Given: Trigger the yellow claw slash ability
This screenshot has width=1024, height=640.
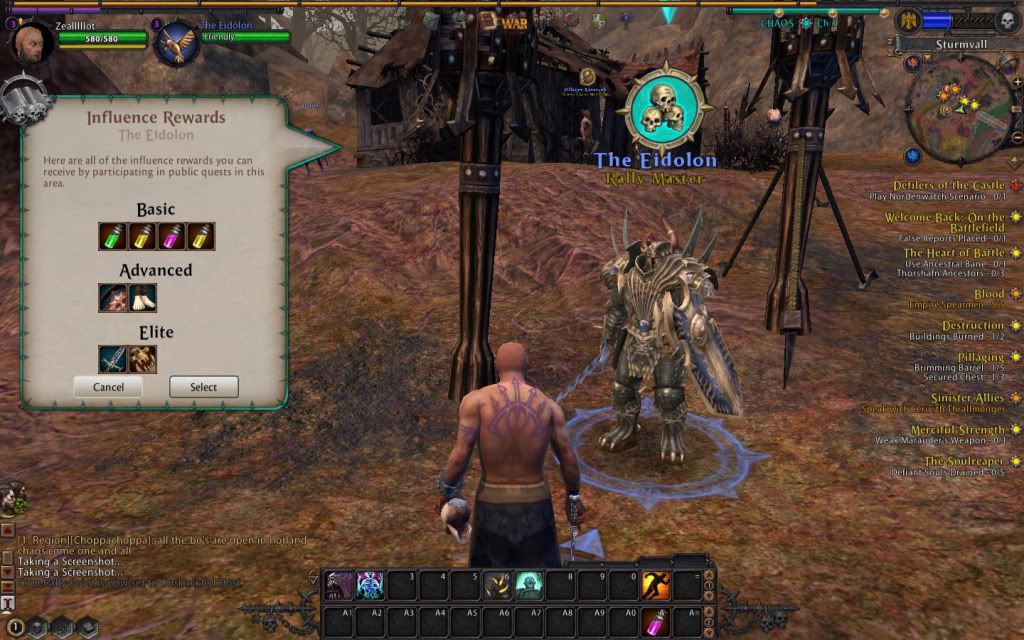Looking at the screenshot, I should (x=497, y=585).
